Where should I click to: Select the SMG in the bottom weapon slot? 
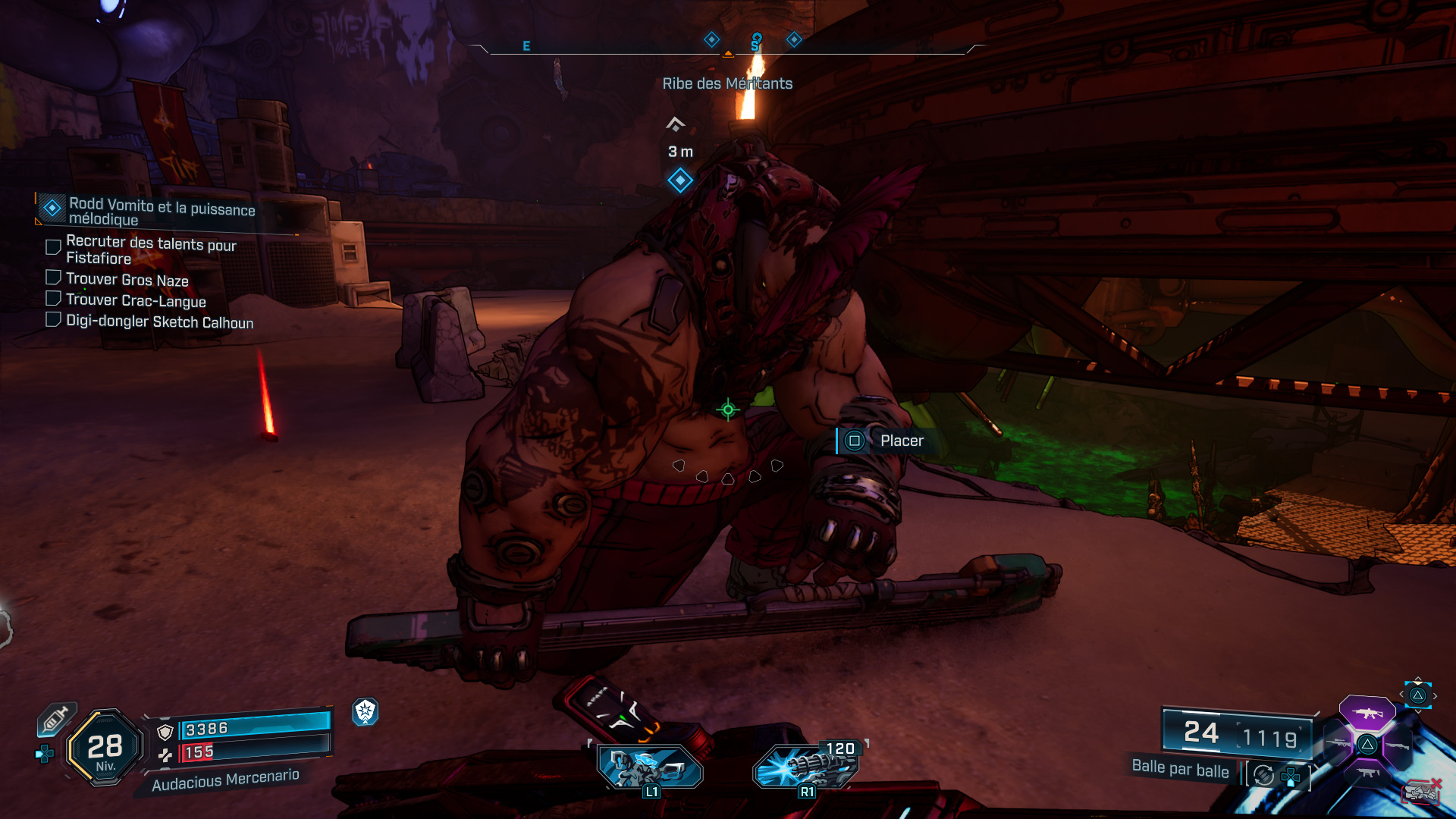coord(1367,772)
